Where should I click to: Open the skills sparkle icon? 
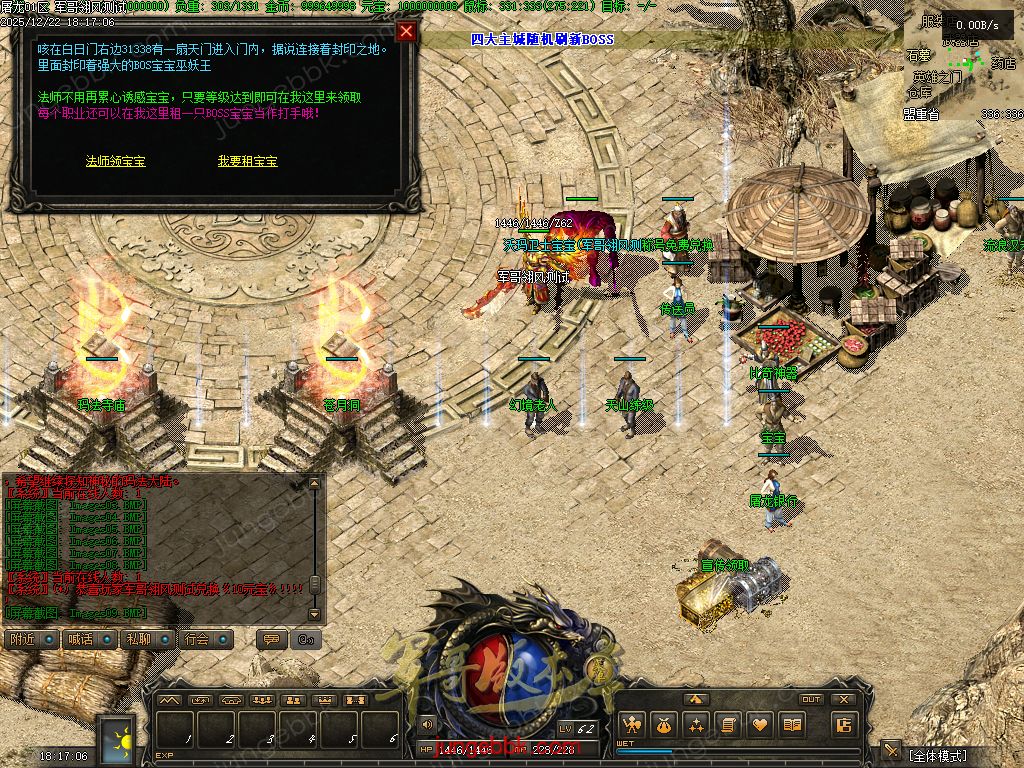(695, 725)
